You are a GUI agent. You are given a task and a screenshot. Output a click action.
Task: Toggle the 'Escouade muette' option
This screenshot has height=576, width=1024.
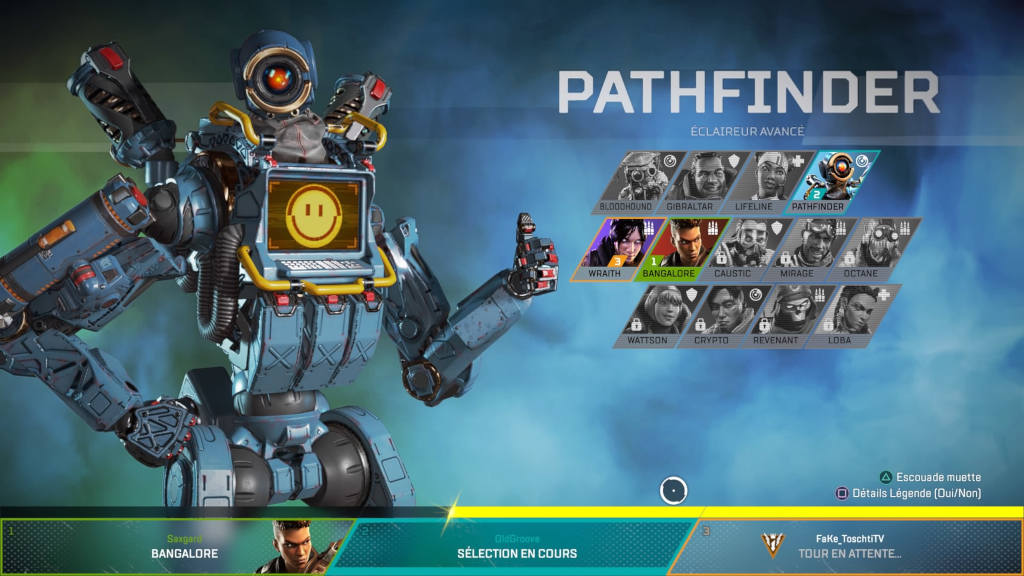click(x=930, y=477)
